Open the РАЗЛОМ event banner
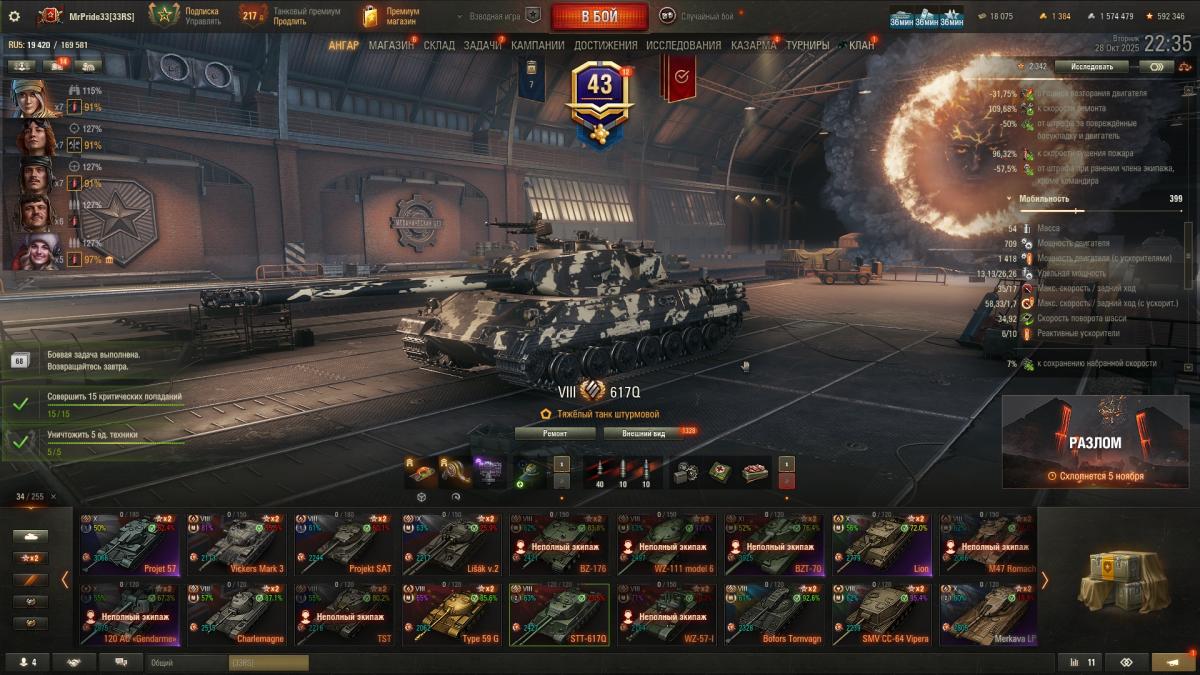Viewport: 1200px width, 675px height. (1095, 441)
